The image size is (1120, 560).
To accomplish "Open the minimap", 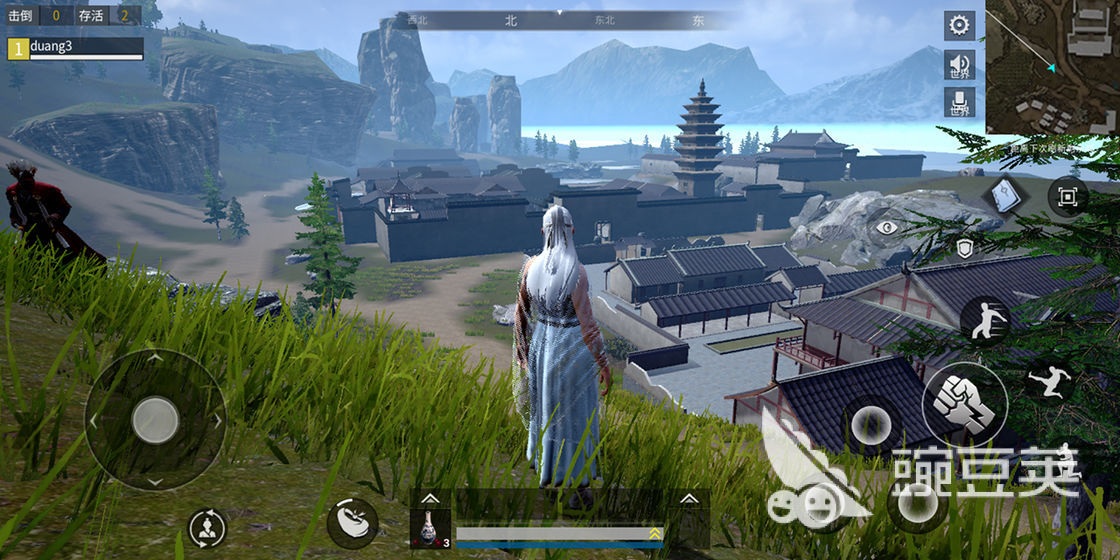I will coord(1052,67).
